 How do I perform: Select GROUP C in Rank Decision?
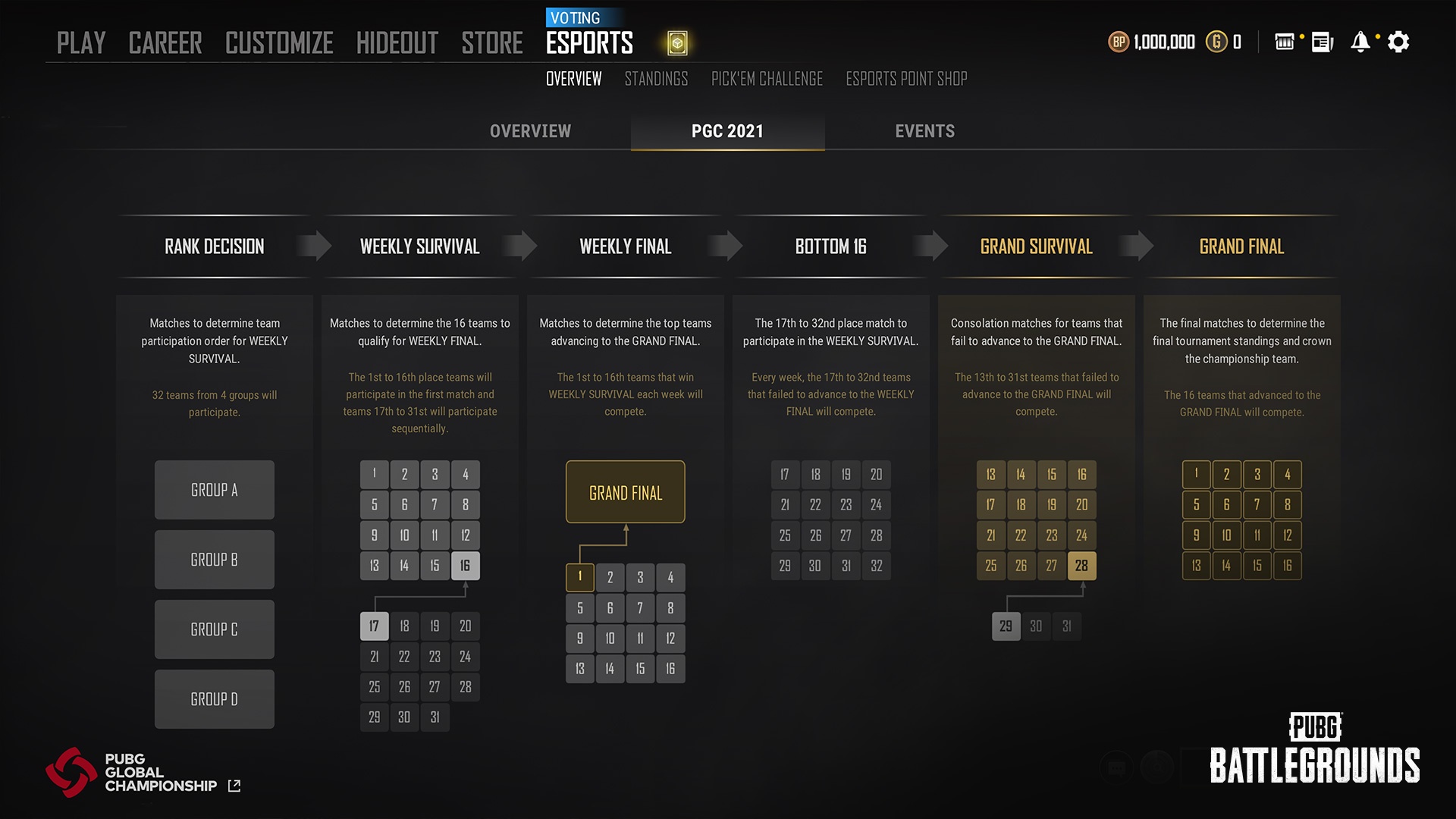[x=214, y=629]
